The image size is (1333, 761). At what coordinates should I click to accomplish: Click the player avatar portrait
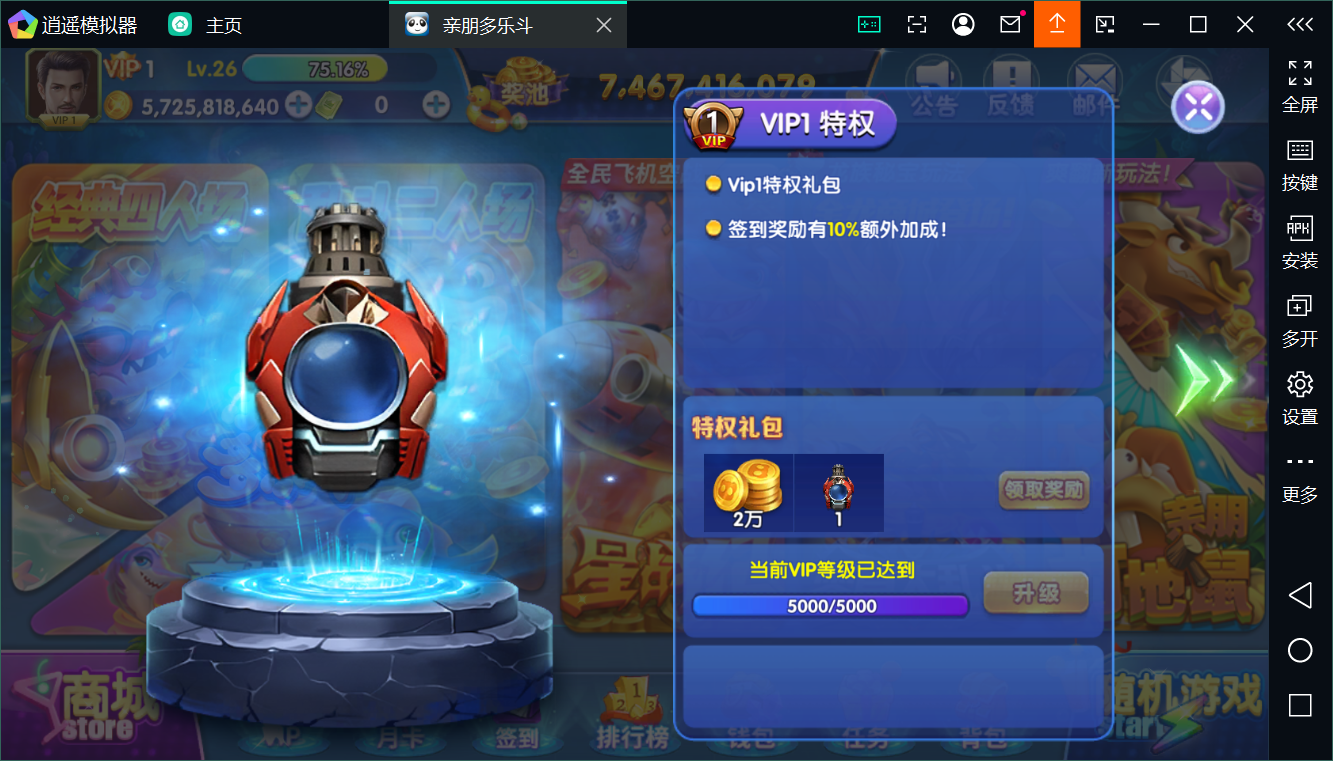pos(62,87)
